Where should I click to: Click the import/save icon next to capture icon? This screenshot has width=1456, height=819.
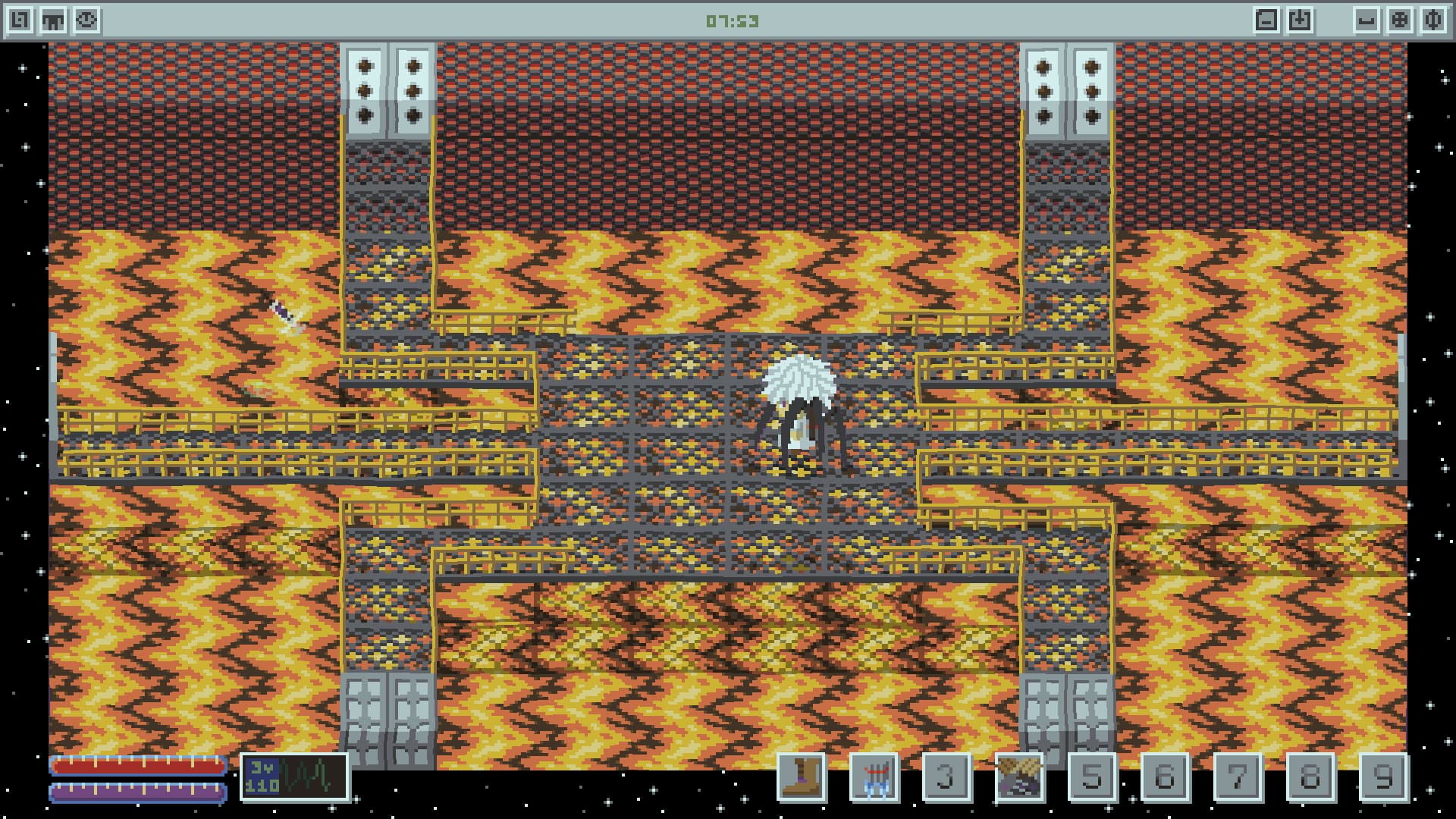coord(1300,20)
